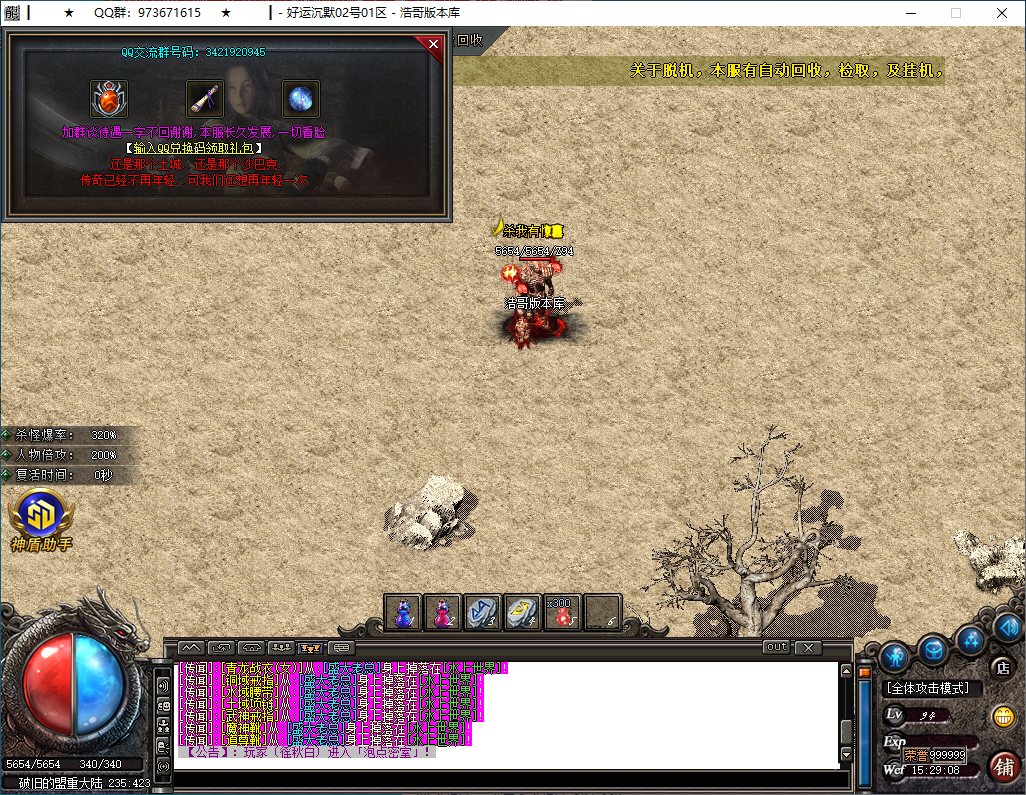This screenshot has height=795, width=1026.
Task: Toggle the 全体攻击模式 attack mode label
Action: pyautogui.click(x=934, y=688)
